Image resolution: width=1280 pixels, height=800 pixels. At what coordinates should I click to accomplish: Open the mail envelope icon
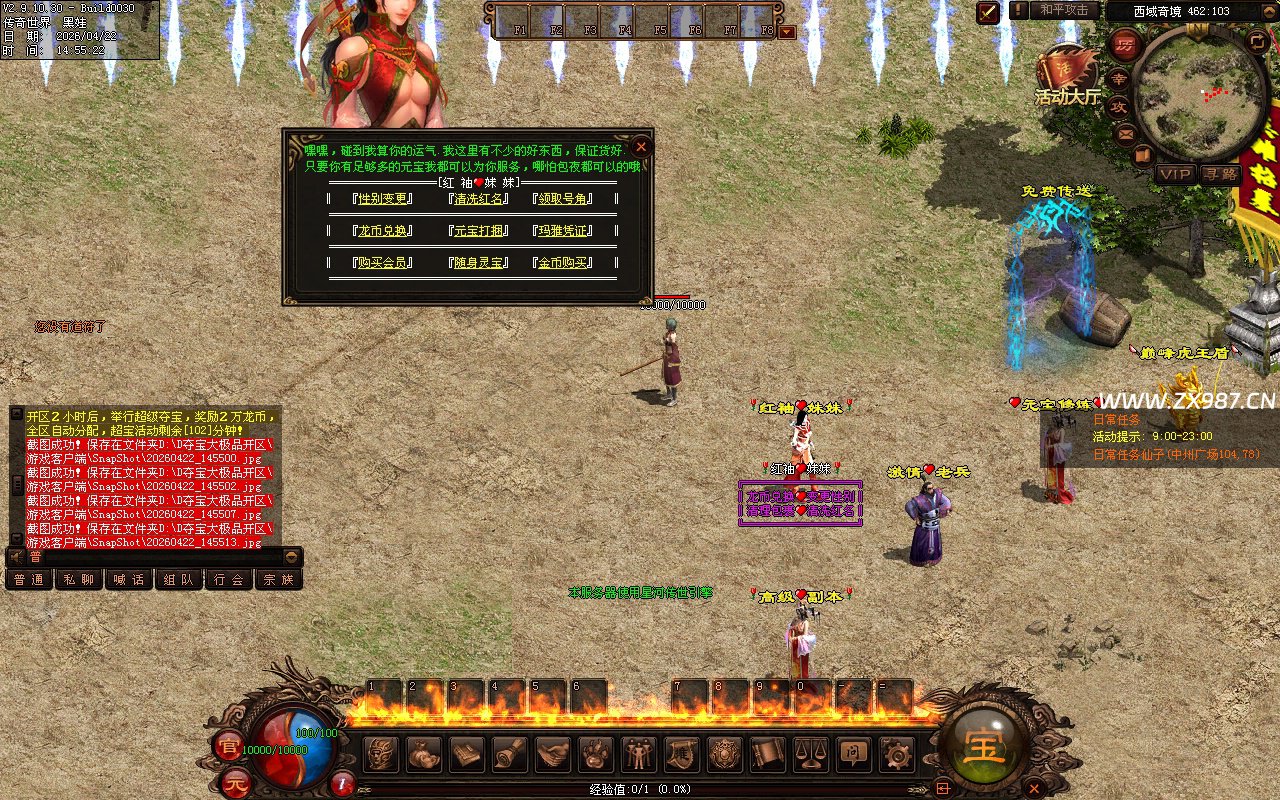point(1126,133)
